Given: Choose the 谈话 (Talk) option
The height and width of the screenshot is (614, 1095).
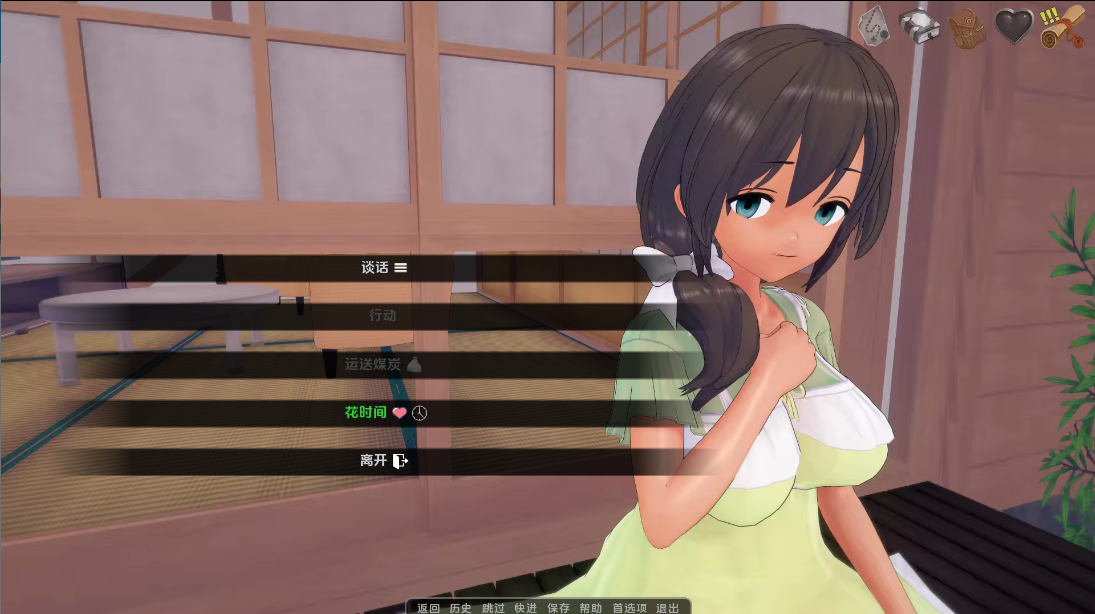Looking at the screenshot, I should pos(384,268).
